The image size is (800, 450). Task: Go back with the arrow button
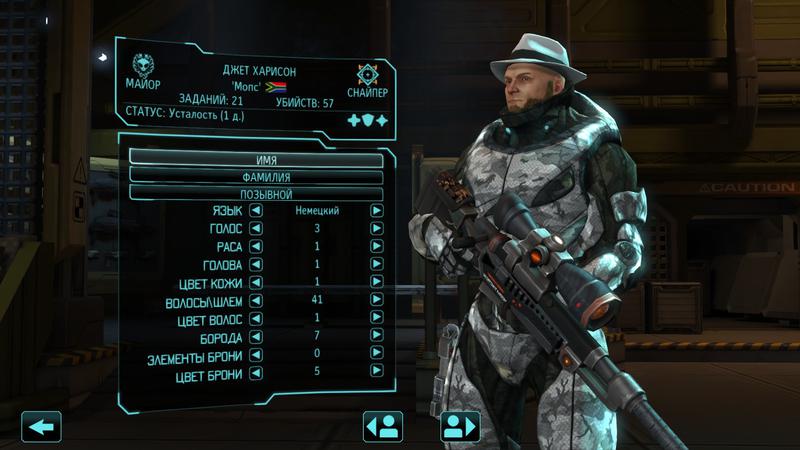point(41,427)
